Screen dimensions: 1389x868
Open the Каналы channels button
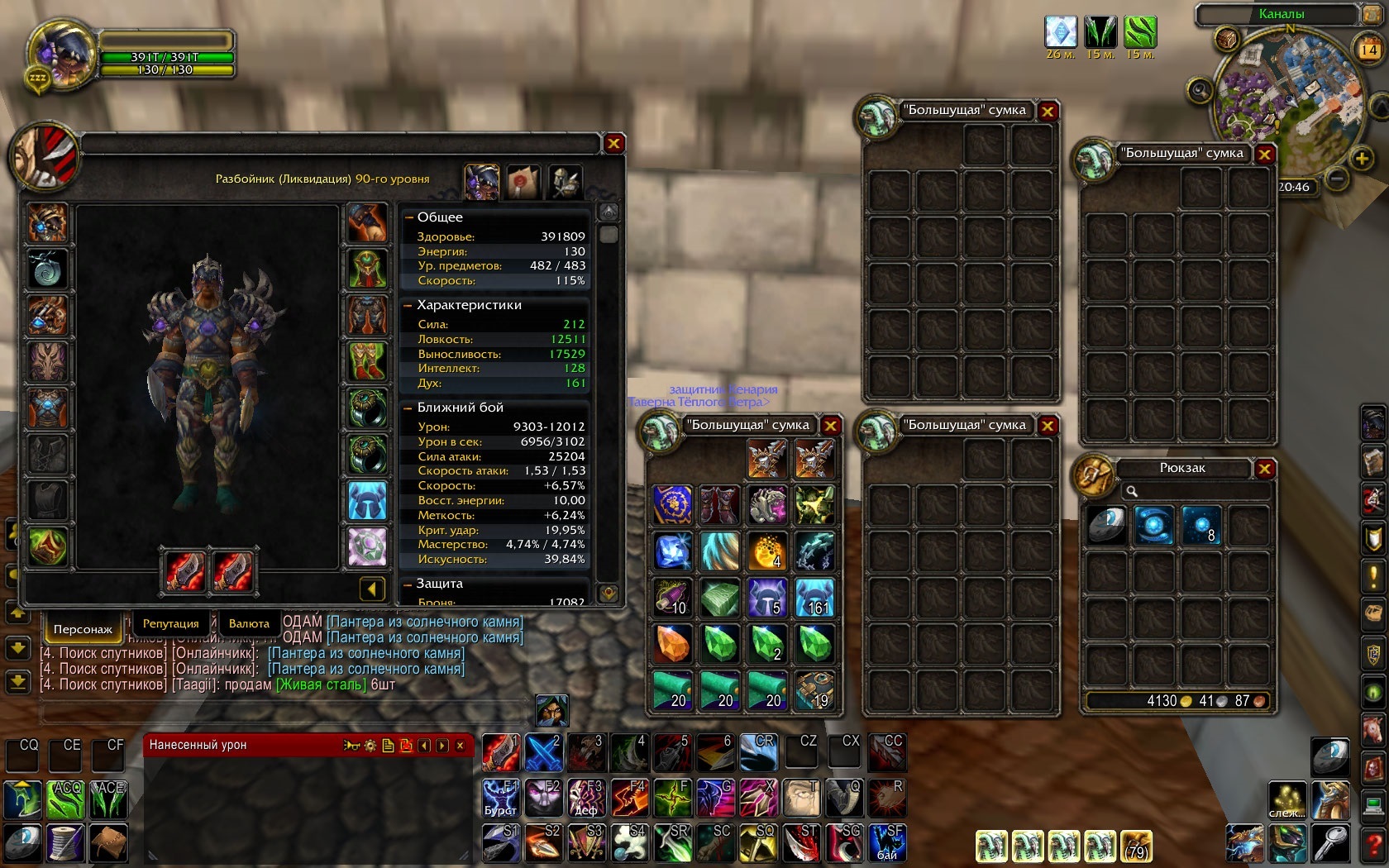point(1281,14)
